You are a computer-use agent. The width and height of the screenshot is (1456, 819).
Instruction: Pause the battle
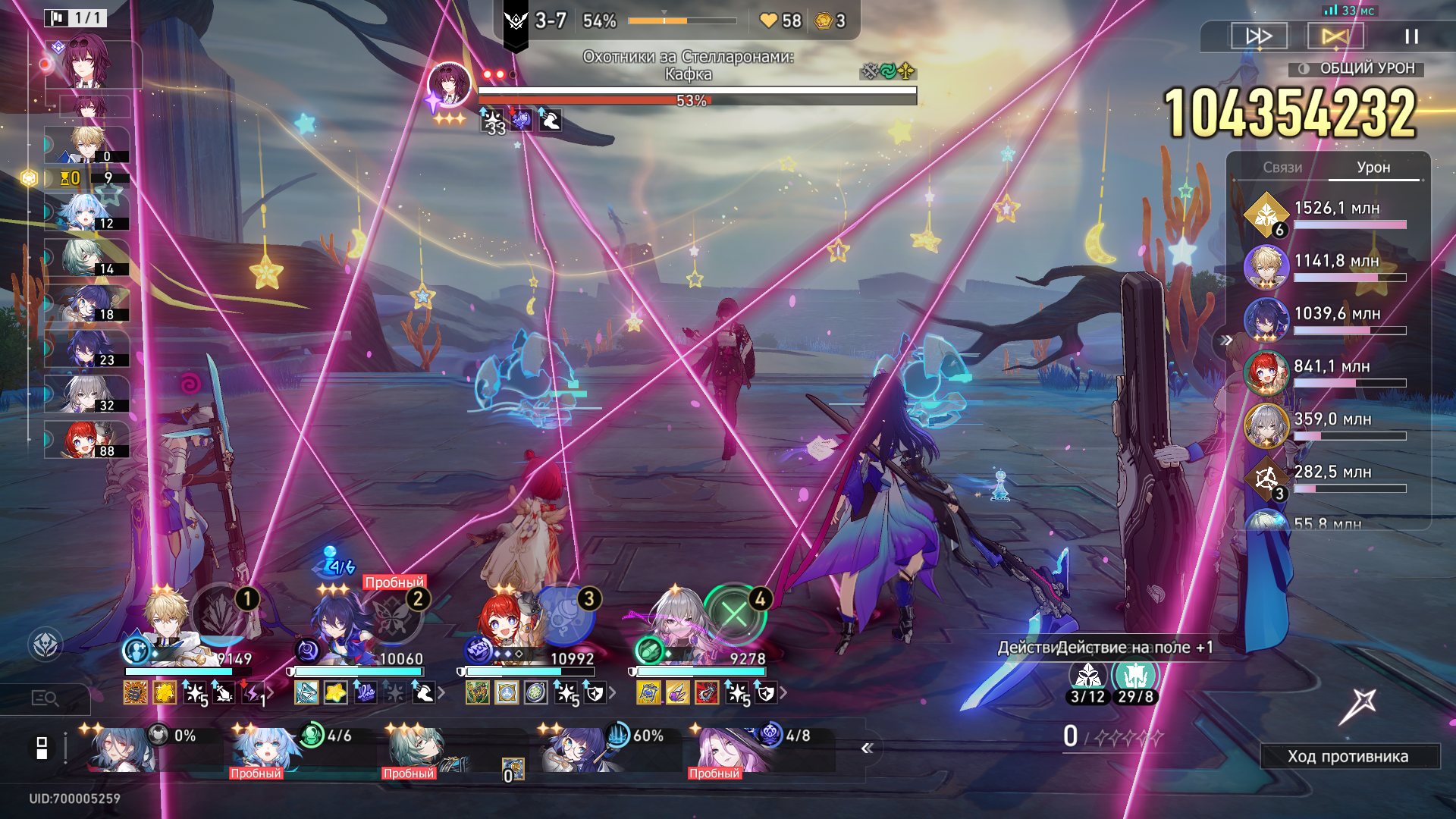[1411, 36]
